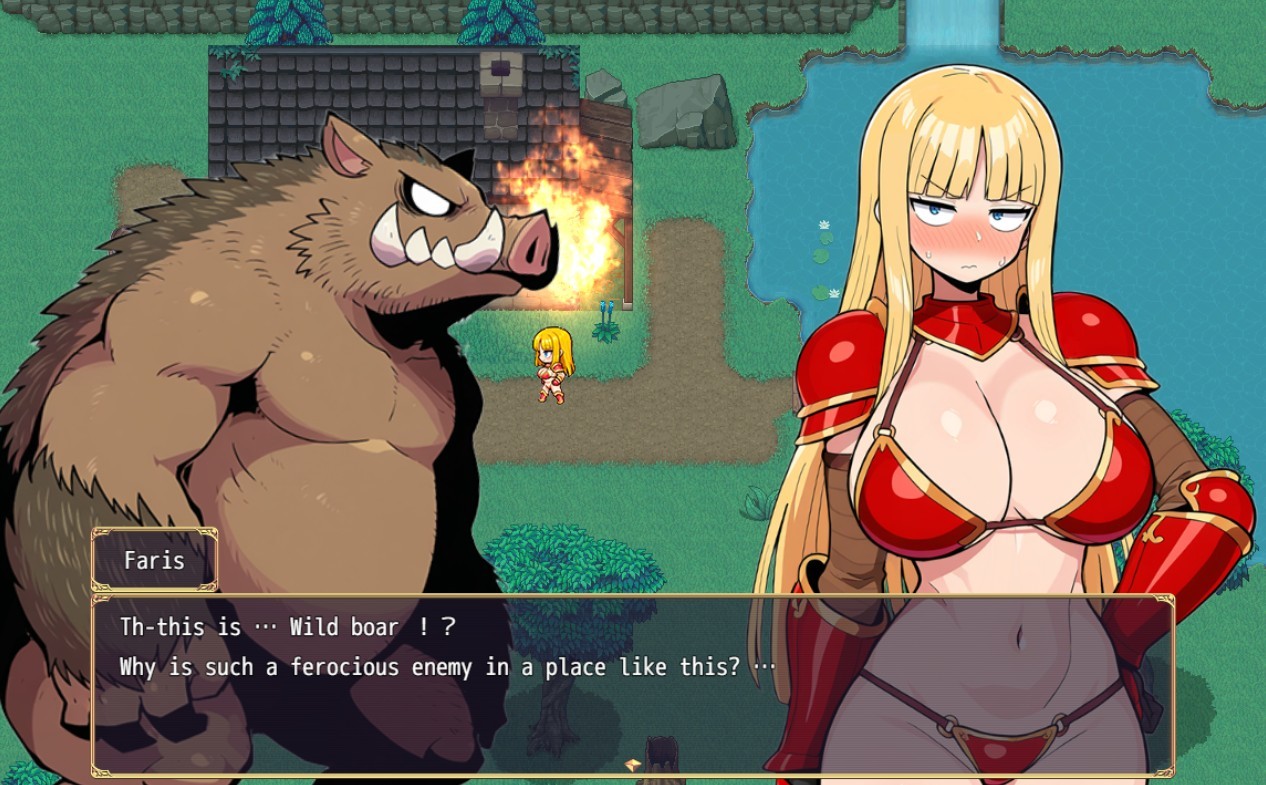Click the Wild boar dialogue message box

632,685
